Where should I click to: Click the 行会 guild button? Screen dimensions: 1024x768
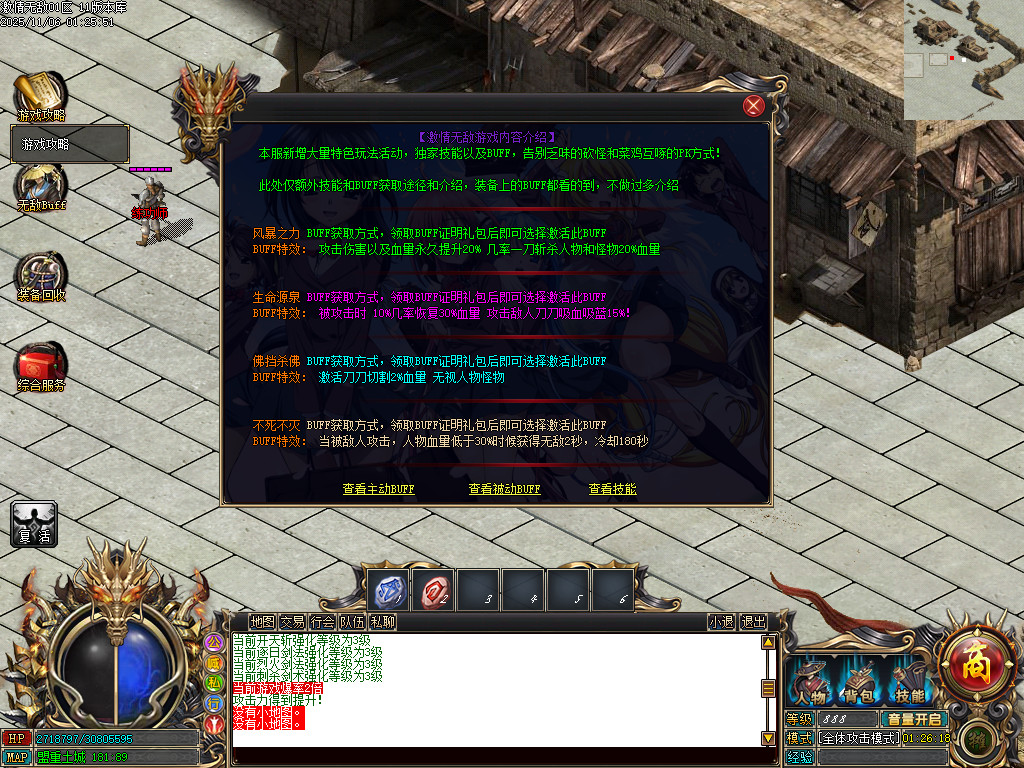click(x=322, y=621)
